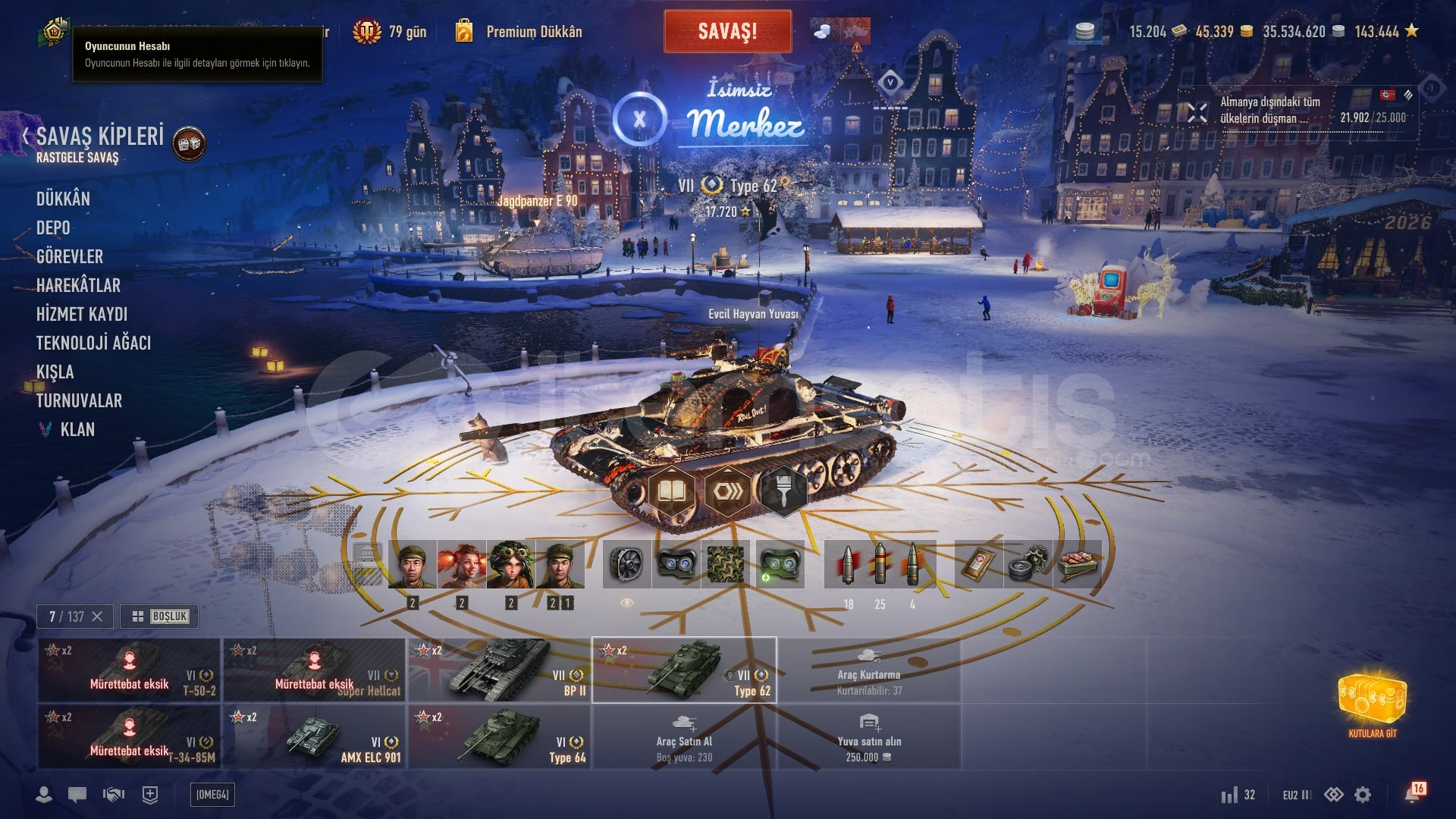This screenshot has width=1456, height=819.
Task: Select the AMX ELC 901 tank
Action: click(x=315, y=737)
